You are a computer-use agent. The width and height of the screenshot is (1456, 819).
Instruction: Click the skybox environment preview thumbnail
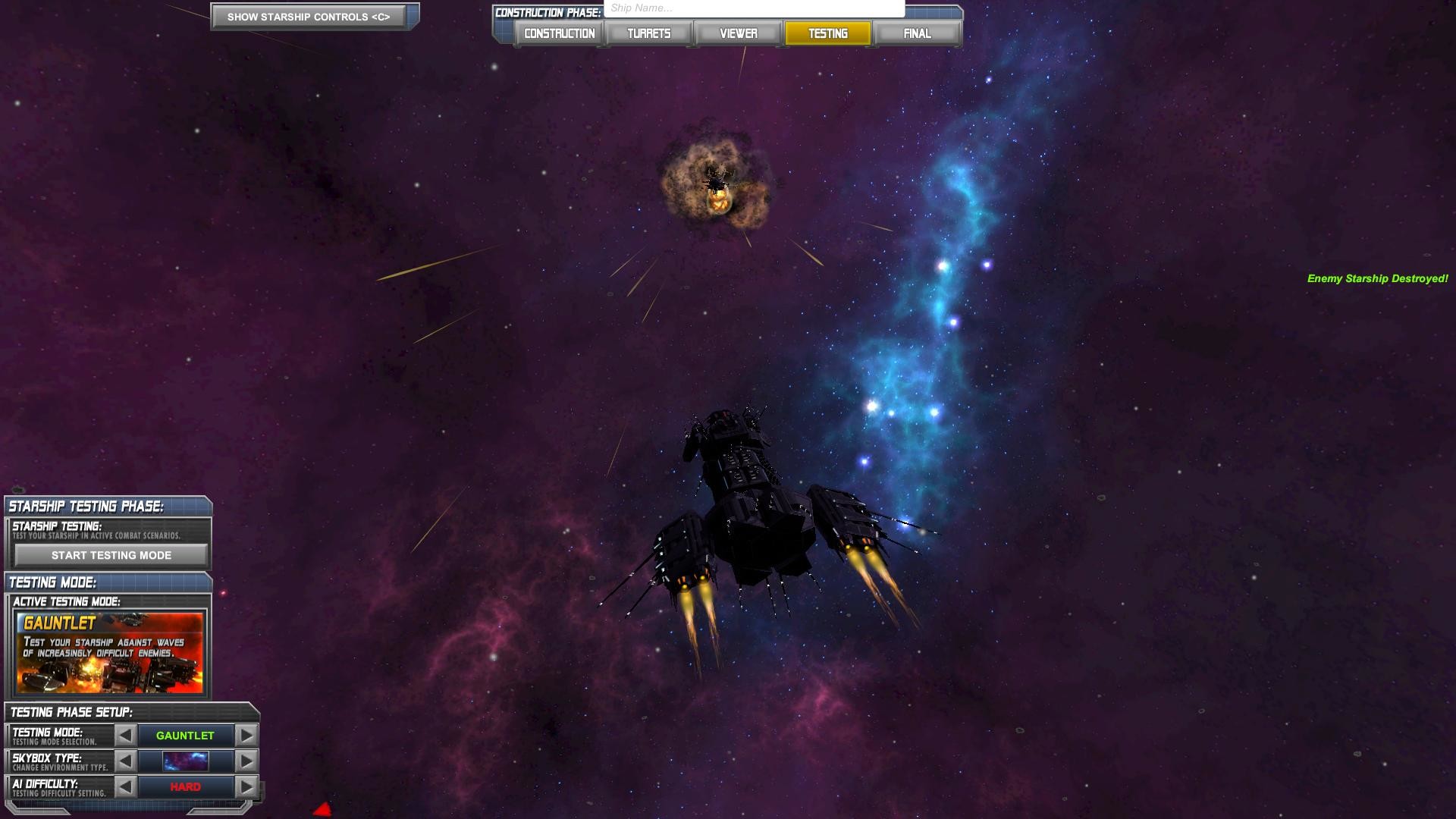coord(186,761)
